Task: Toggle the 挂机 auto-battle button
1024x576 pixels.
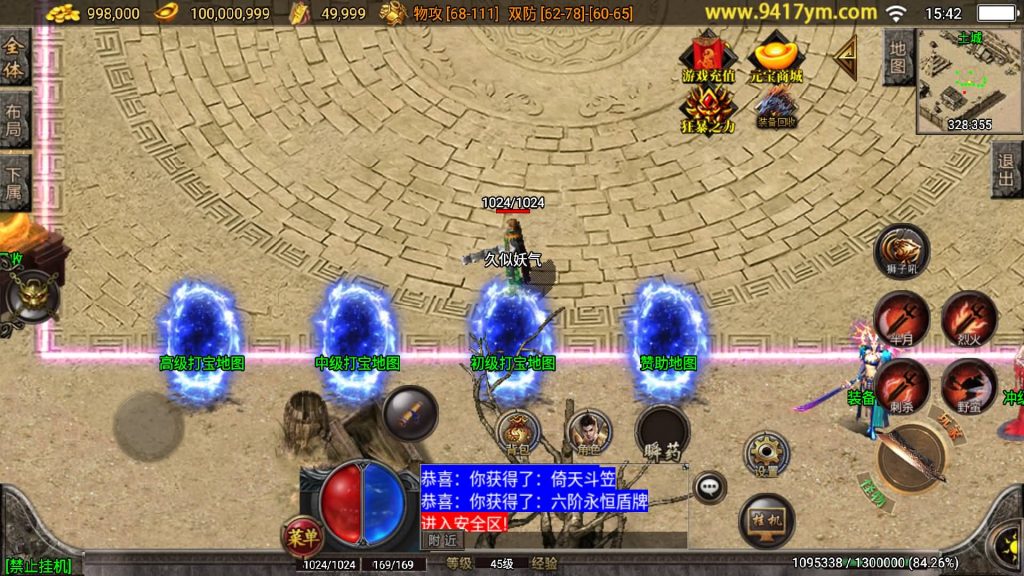Action: 767,520
